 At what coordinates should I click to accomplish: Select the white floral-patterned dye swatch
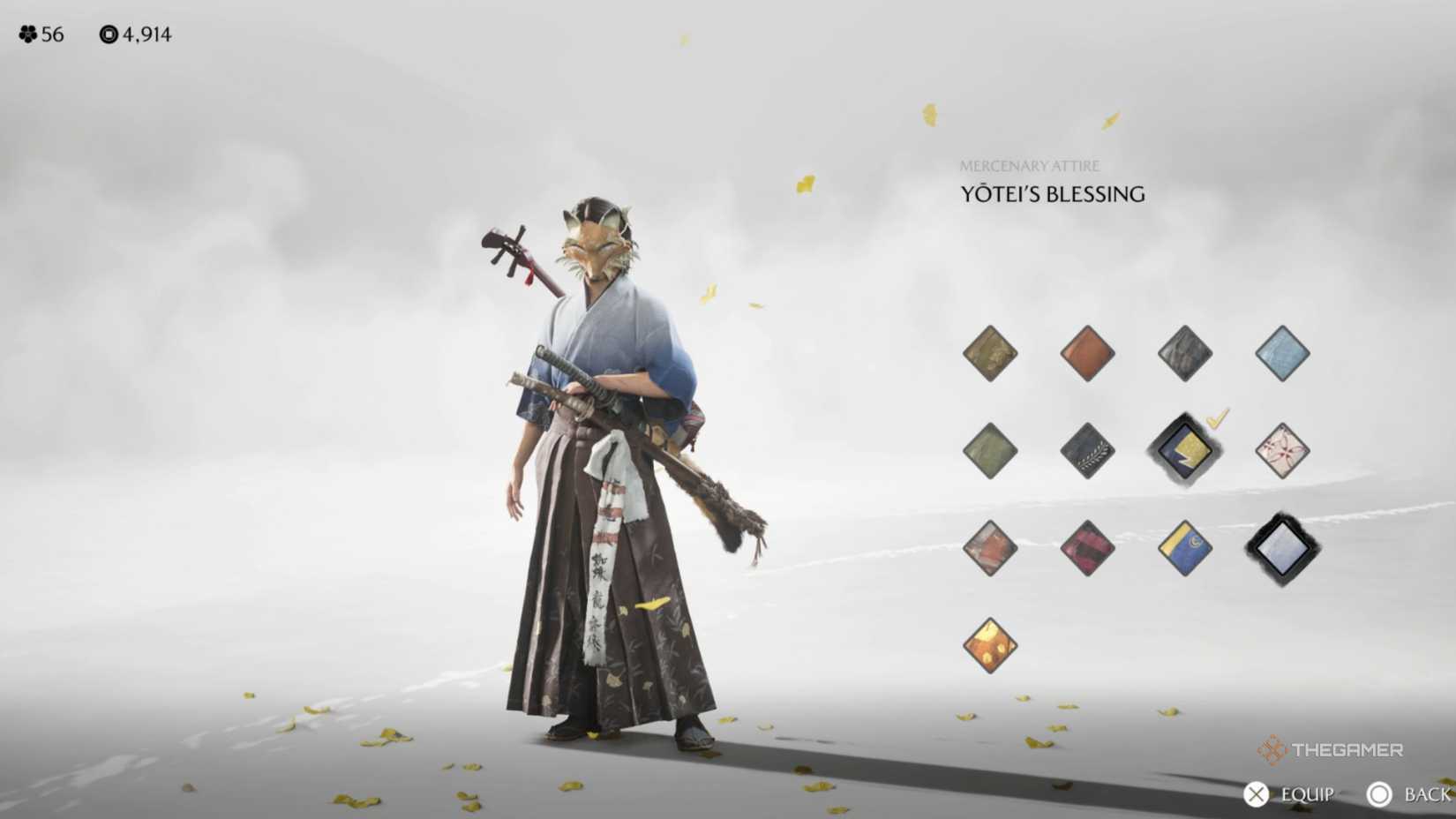click(x=1281, y=450)
